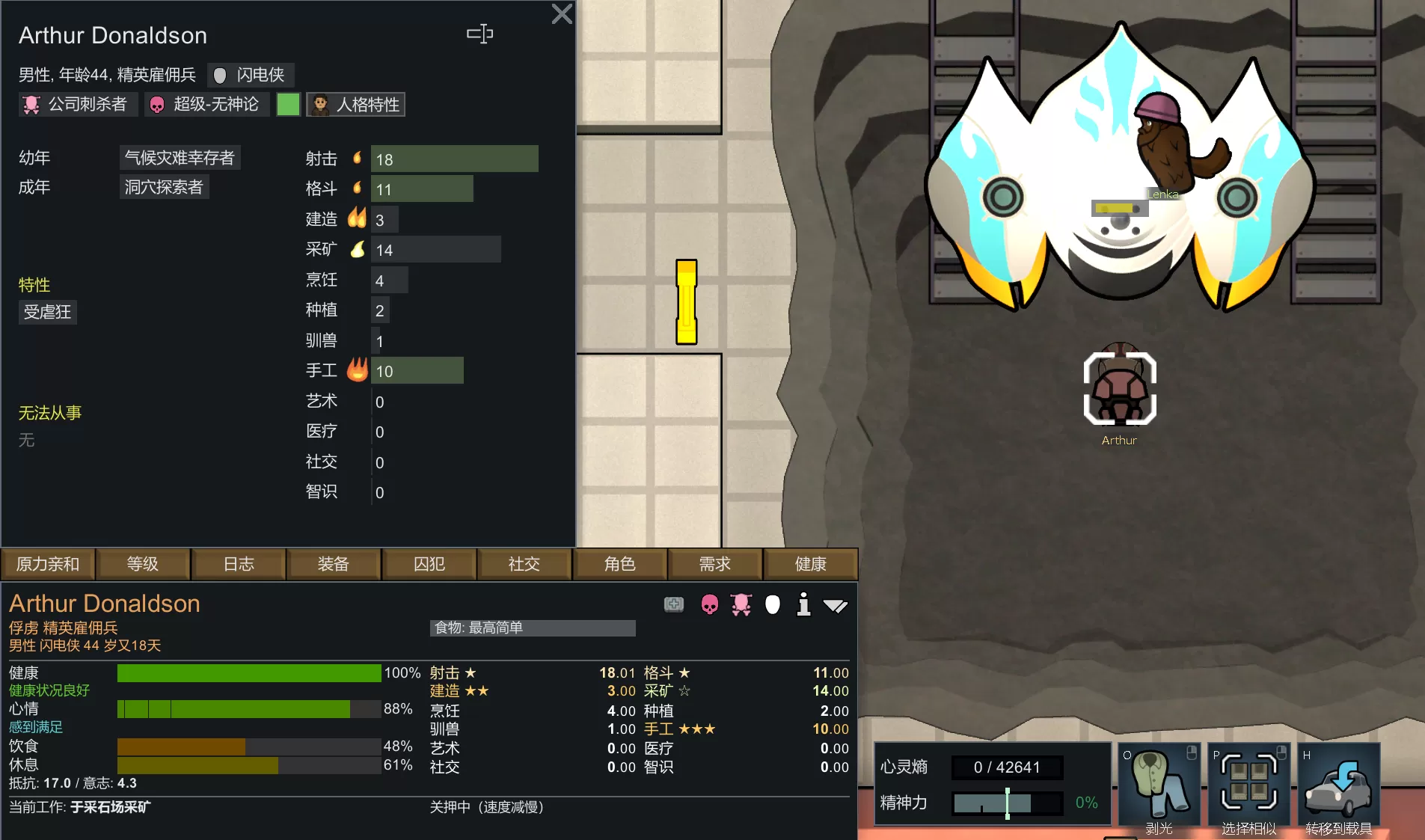Switch to the 角色 tab
Viewport: 1425px width, 840px height.
[620, 564]
